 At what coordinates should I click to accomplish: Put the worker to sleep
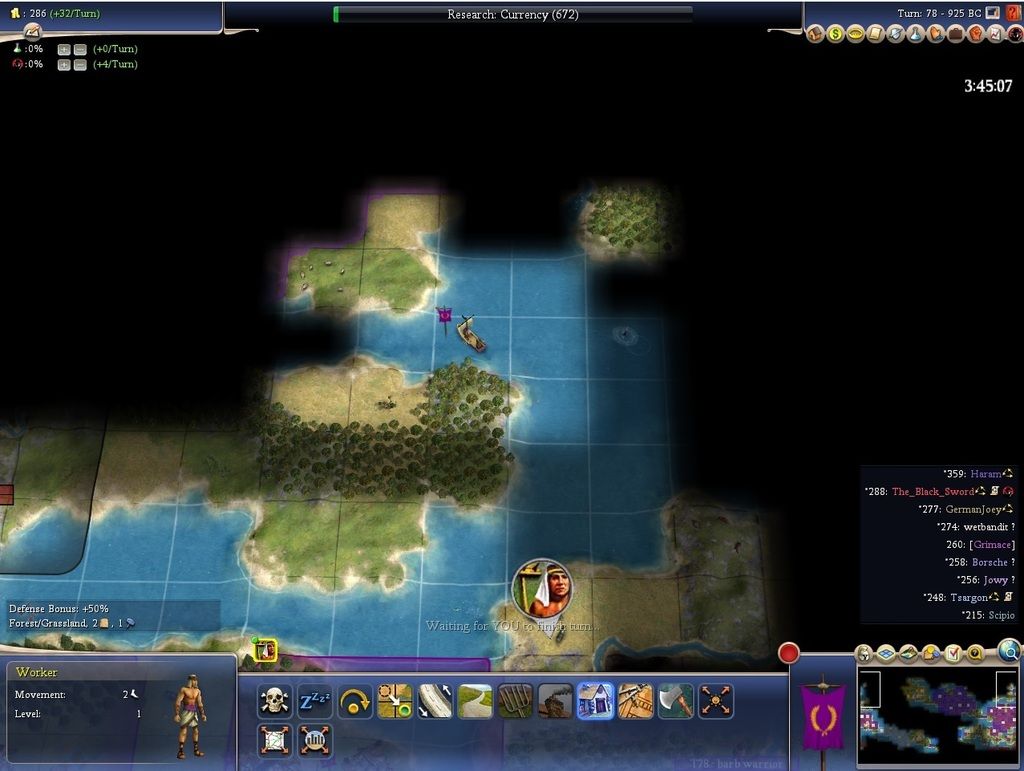(315, 701)
